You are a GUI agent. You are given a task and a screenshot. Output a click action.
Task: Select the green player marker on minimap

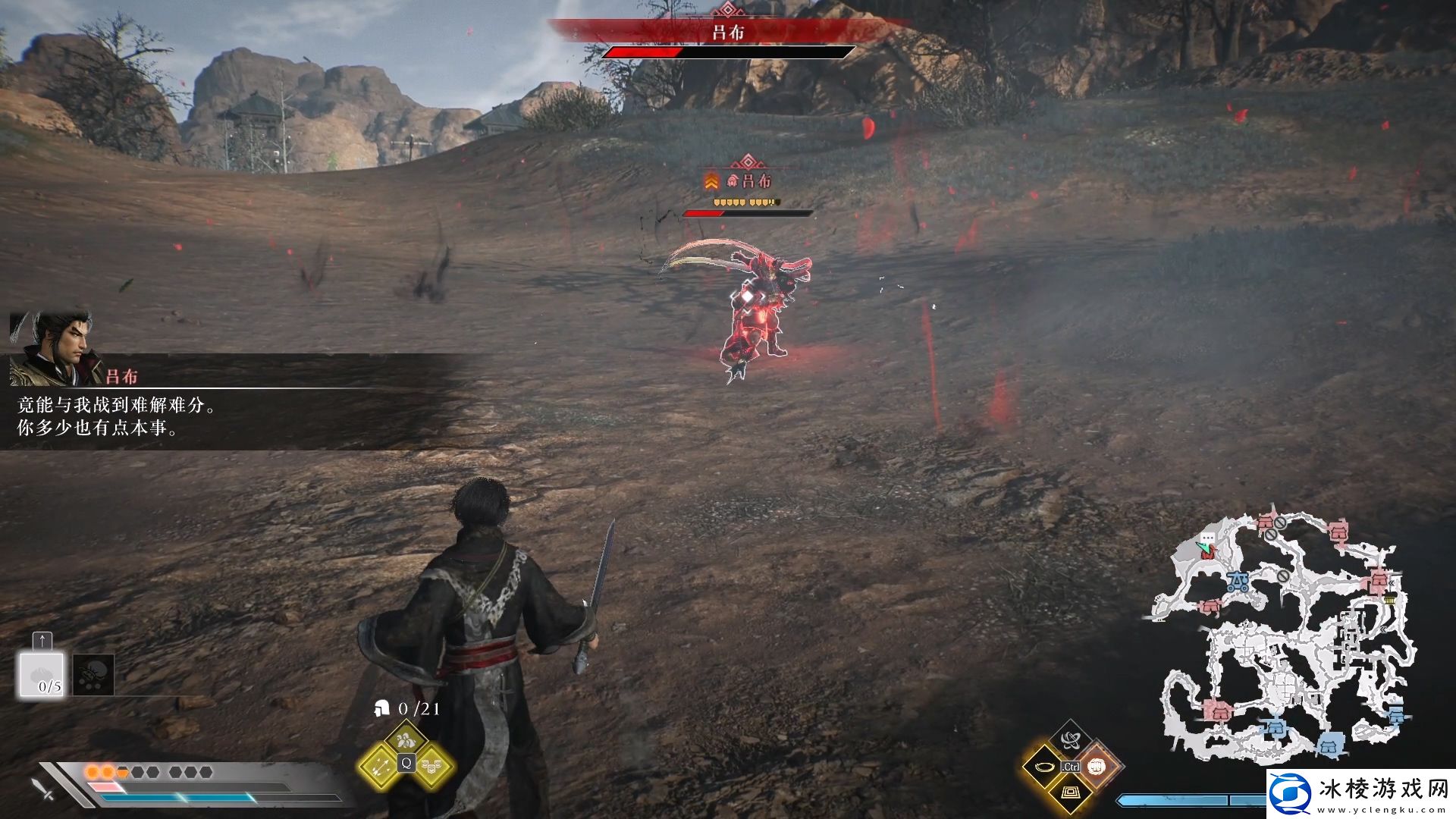1203,545
